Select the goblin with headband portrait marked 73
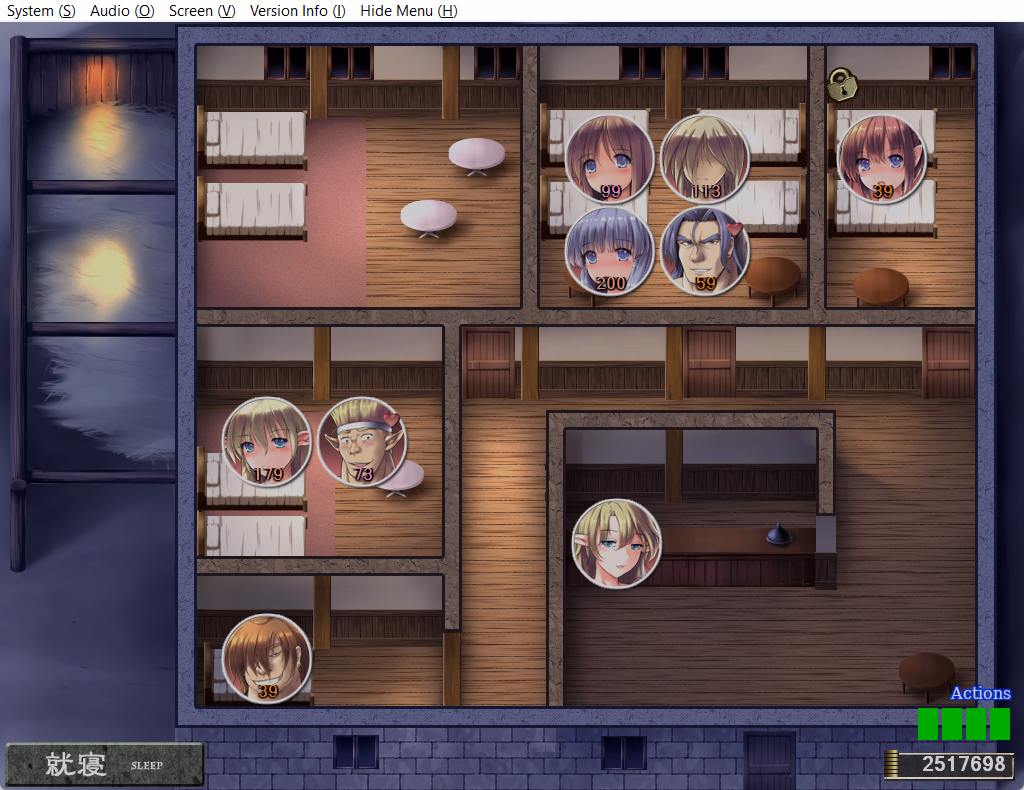The height and width of the screenshot is (790, 1024). pyautogui.click(x=361, y=442)
